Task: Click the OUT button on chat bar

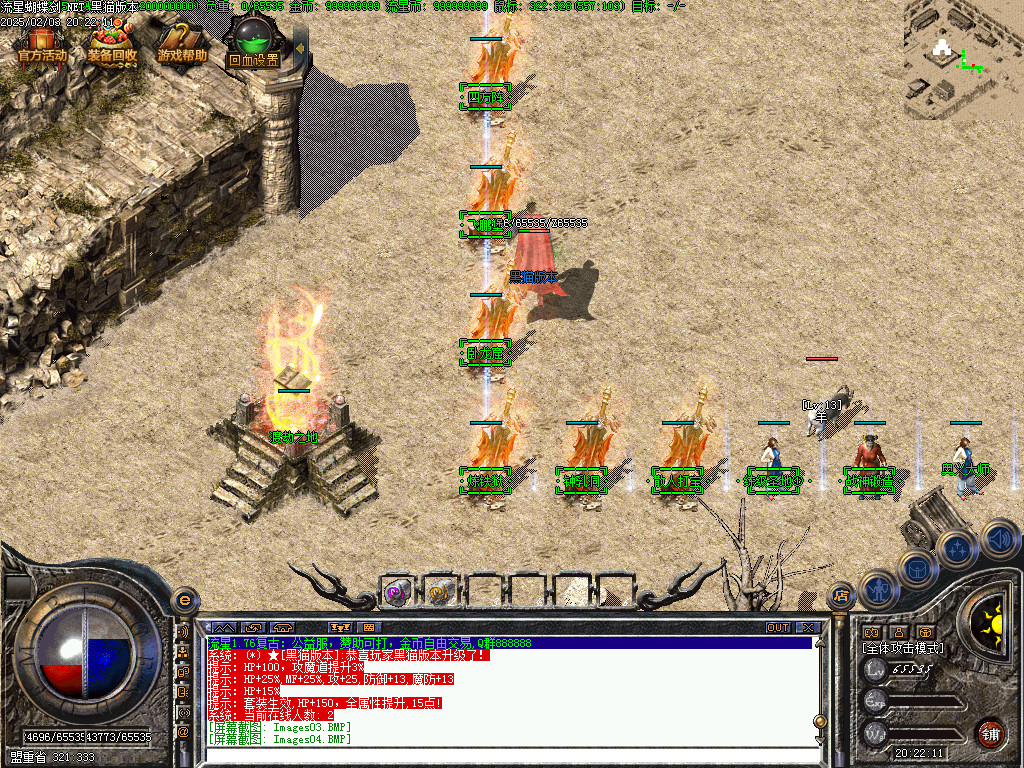Action: (778, 628)
